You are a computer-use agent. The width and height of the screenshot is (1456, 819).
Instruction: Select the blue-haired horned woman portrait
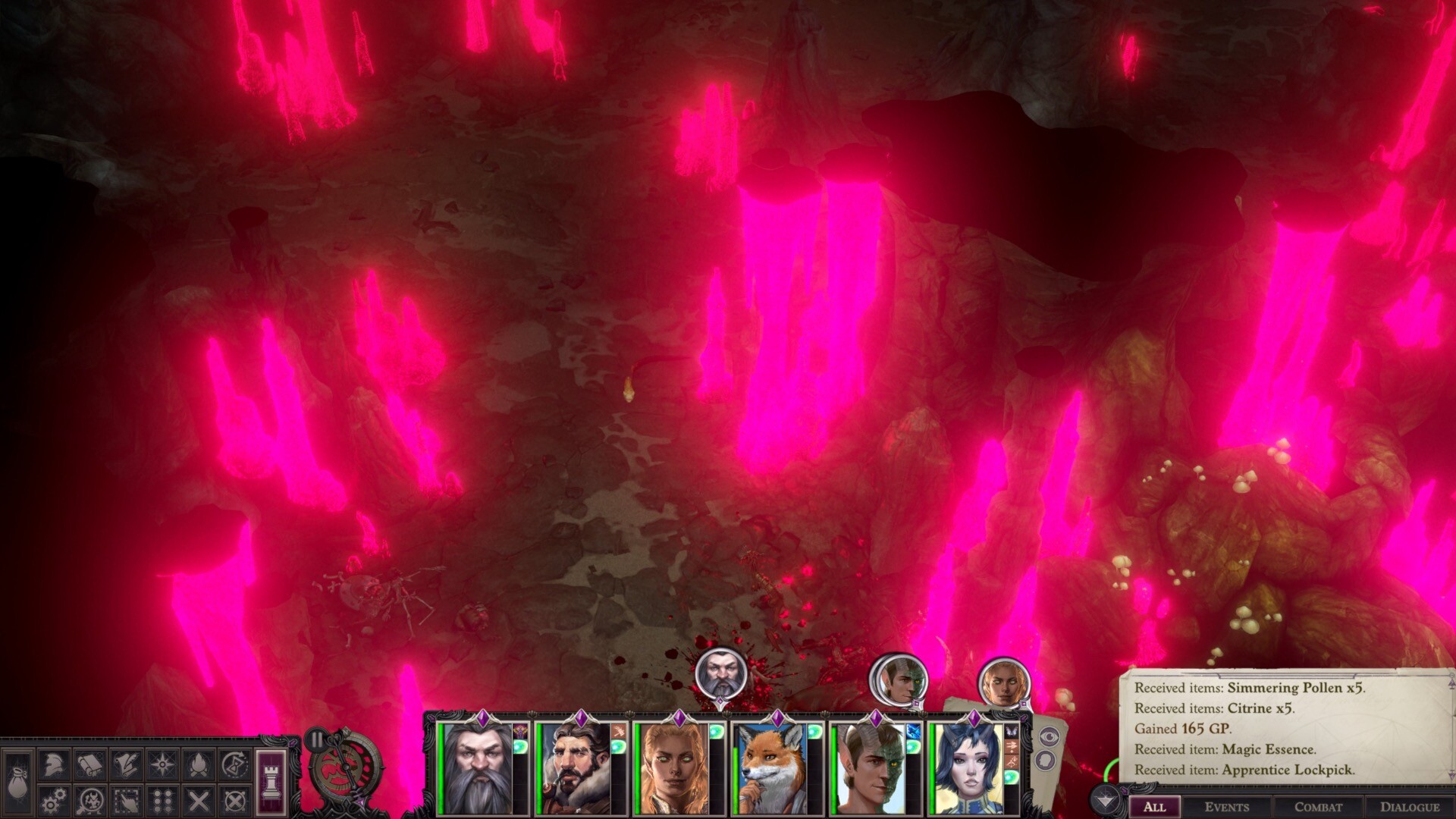pyautogui.click(x=968, y=767)
